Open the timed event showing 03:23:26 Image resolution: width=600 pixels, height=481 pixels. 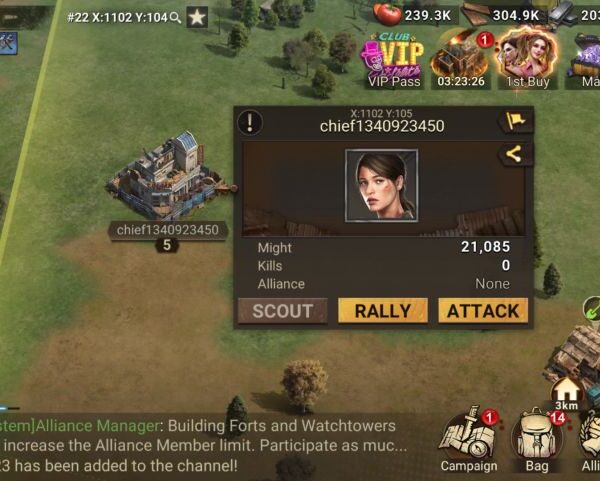pyautogui.click(x=461, y=60)
